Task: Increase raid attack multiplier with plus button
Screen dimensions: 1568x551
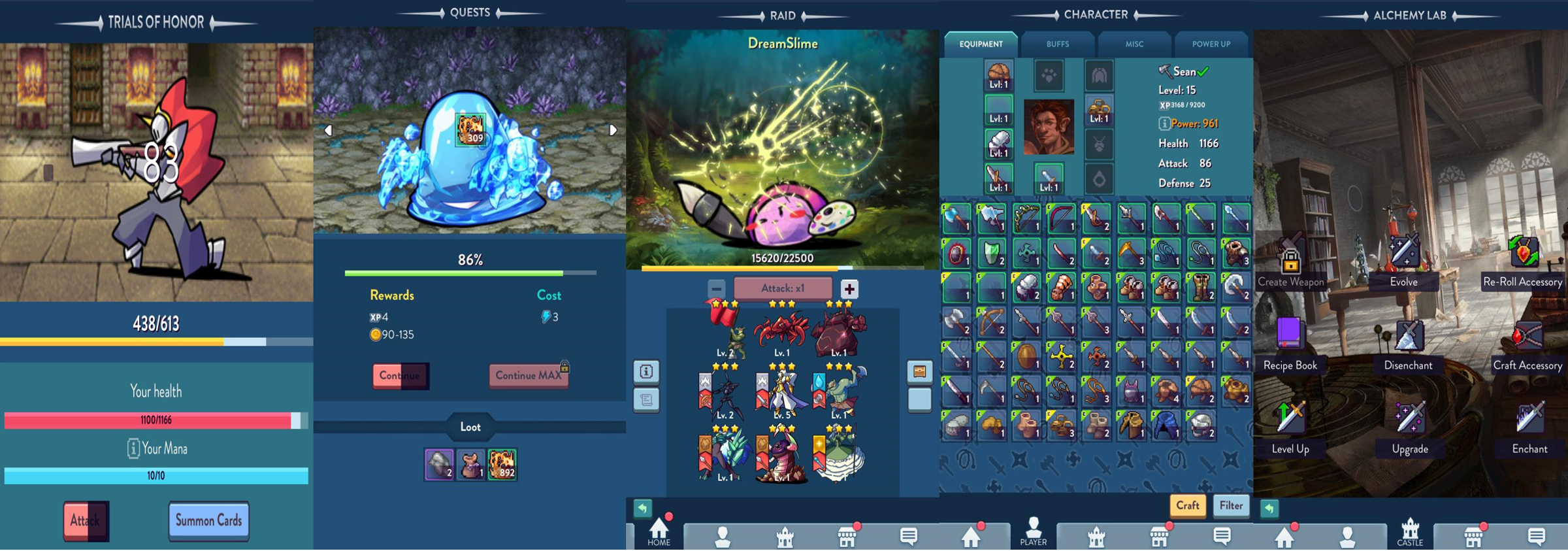Action: (849, 289)
